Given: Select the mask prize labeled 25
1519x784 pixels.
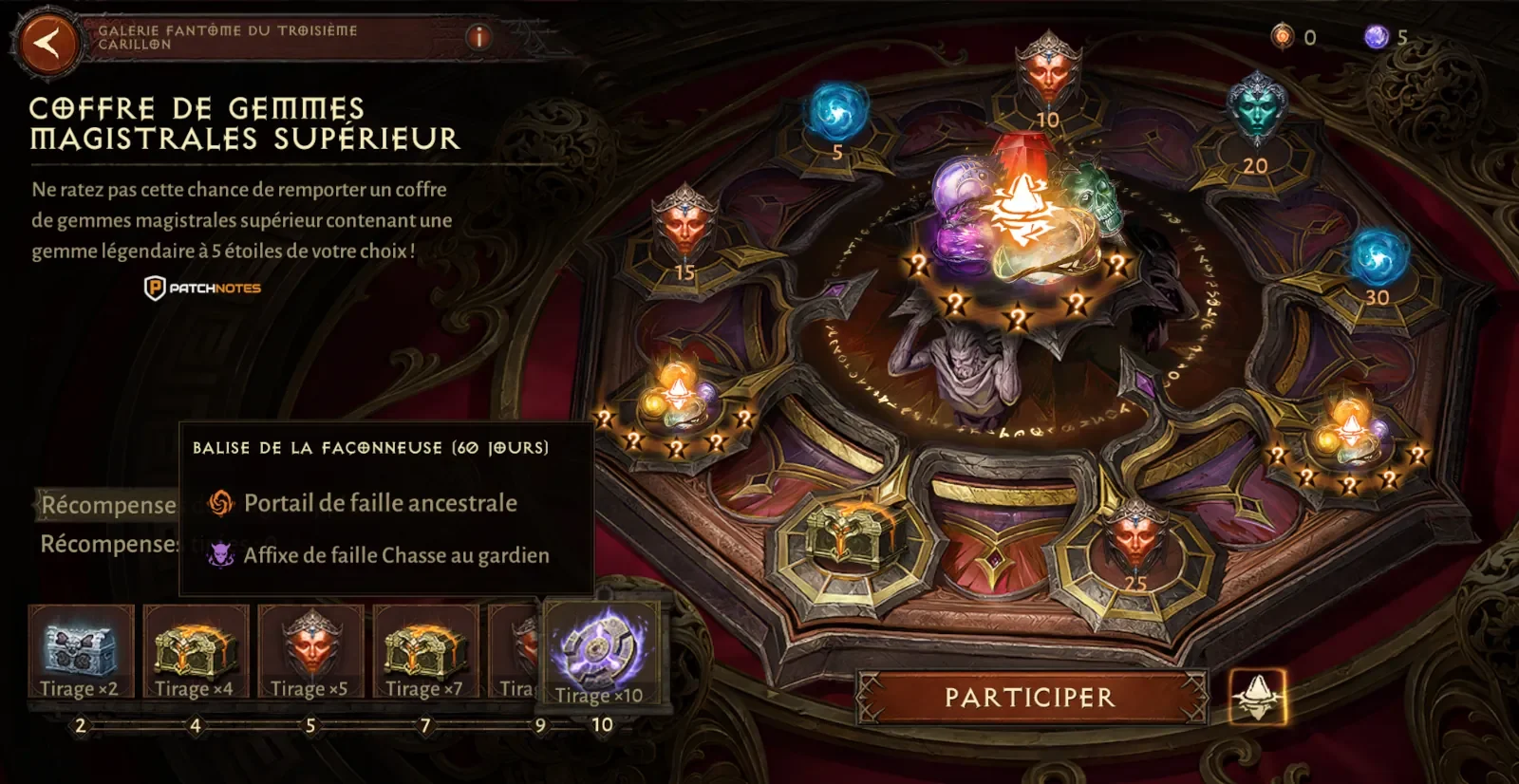Looking at the screenshot, I should tap(1135, 541).
